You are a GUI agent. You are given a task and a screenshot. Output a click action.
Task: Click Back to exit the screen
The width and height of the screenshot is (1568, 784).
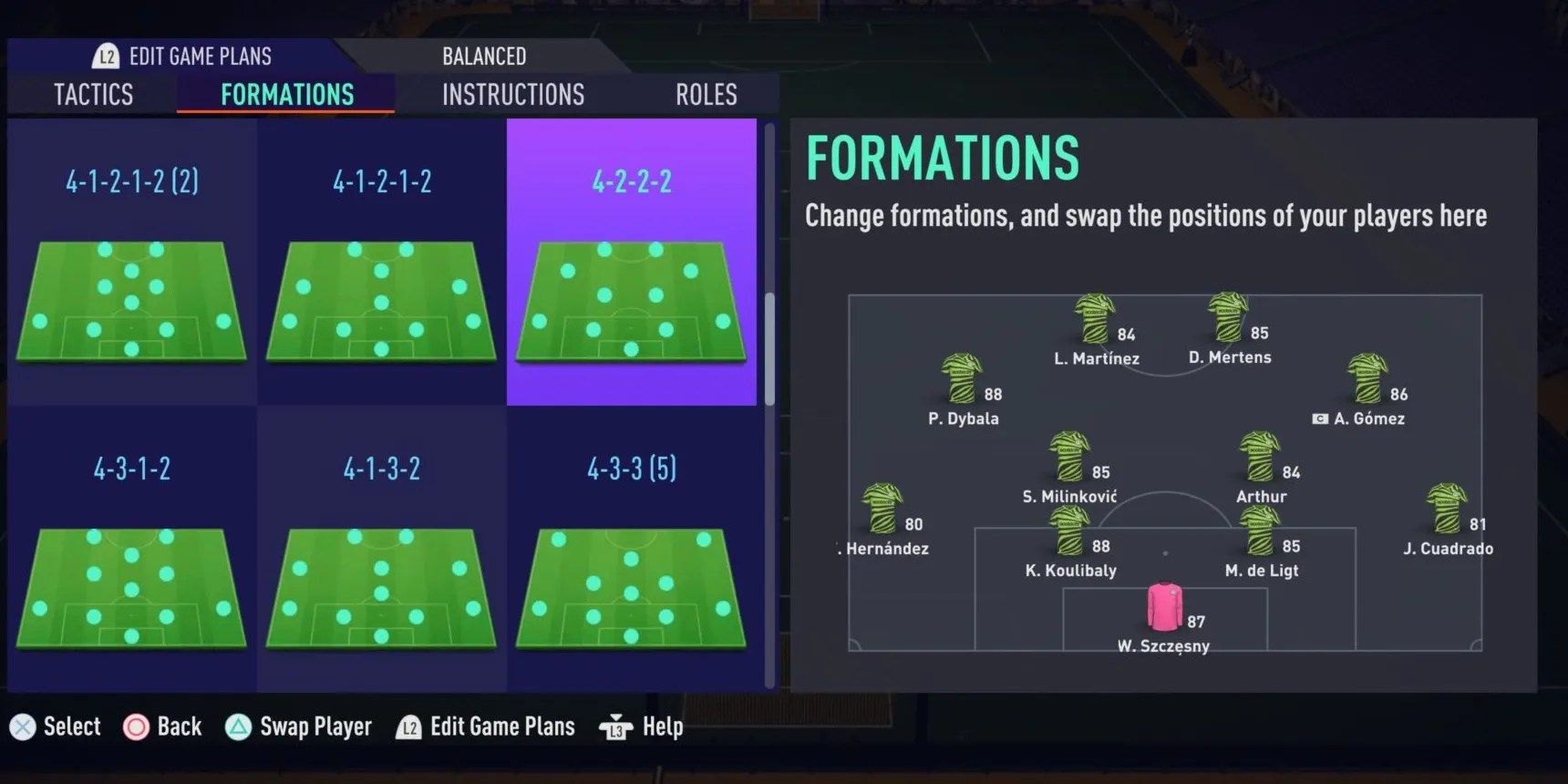click(x=162, y=727)
